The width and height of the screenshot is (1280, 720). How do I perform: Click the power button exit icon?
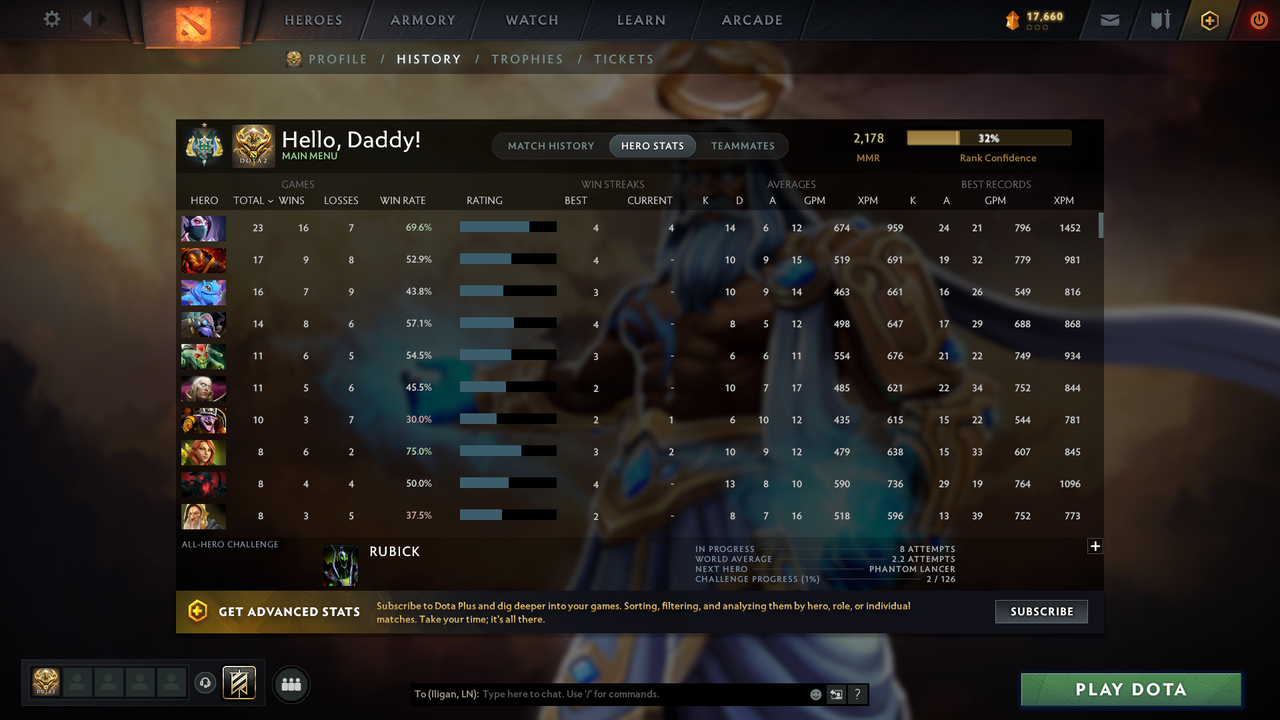click(1258, 19)
